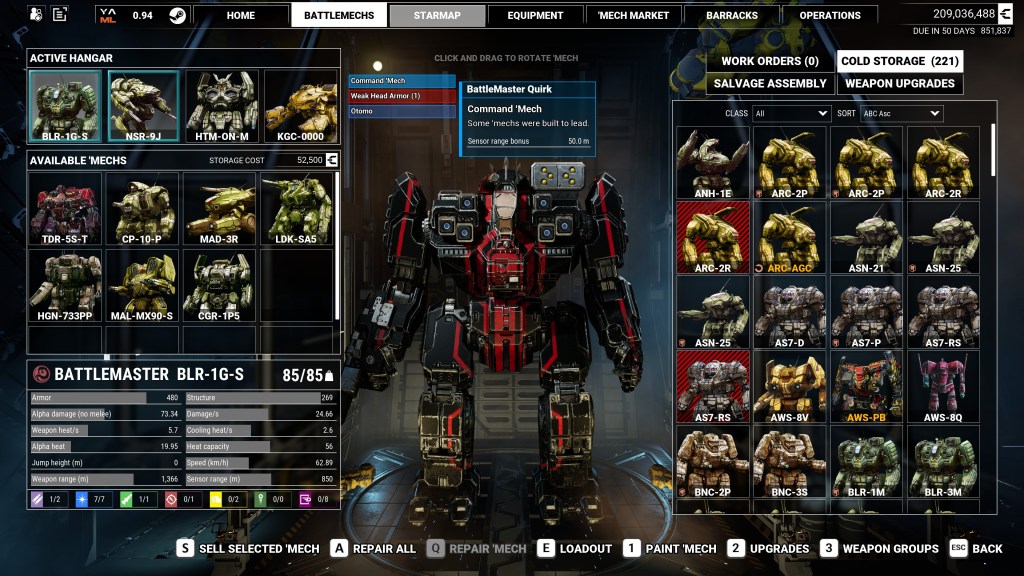Switch to the Starmap tab
Image resolution: width=1024 pixels, height=576 pixels.
(x=437, y=15)
